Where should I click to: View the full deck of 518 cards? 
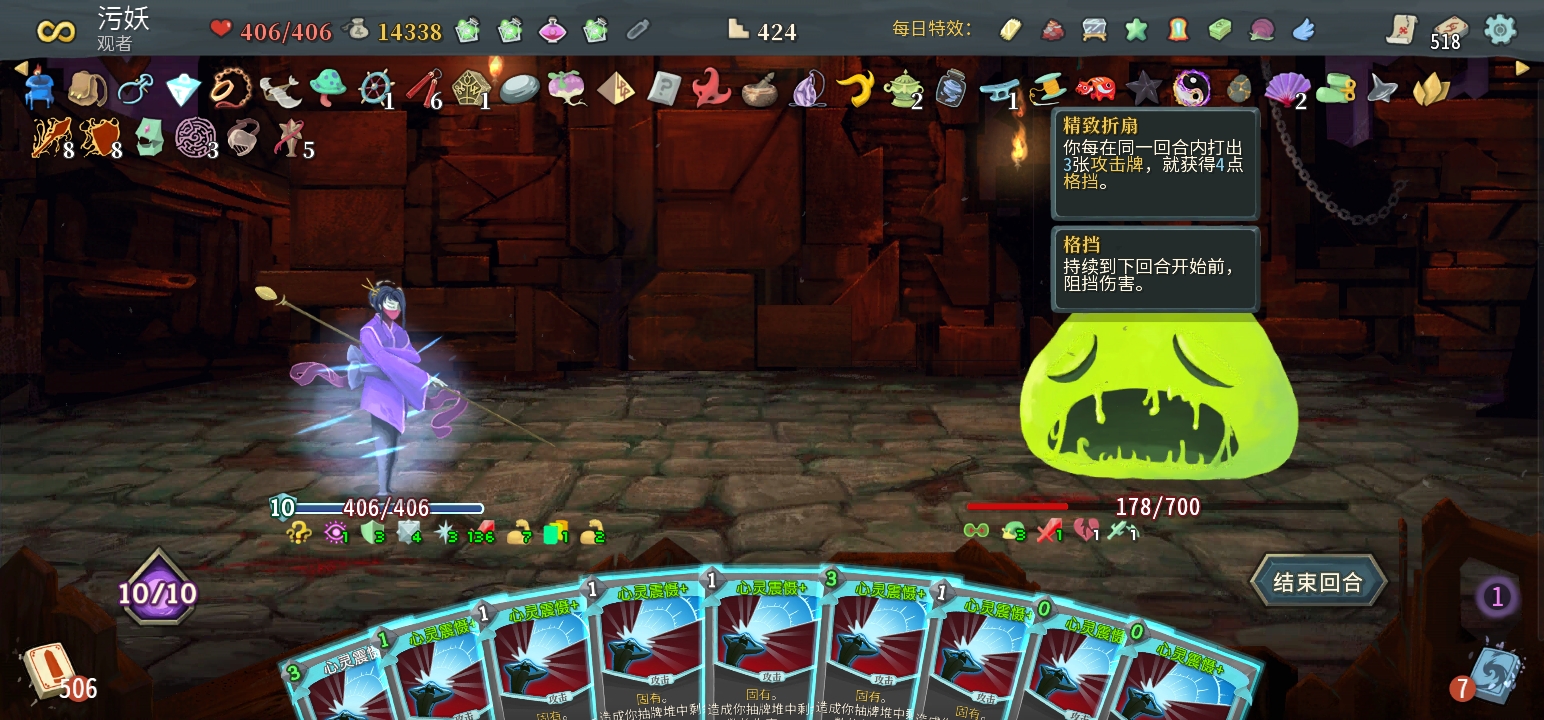pos(1447,30)
